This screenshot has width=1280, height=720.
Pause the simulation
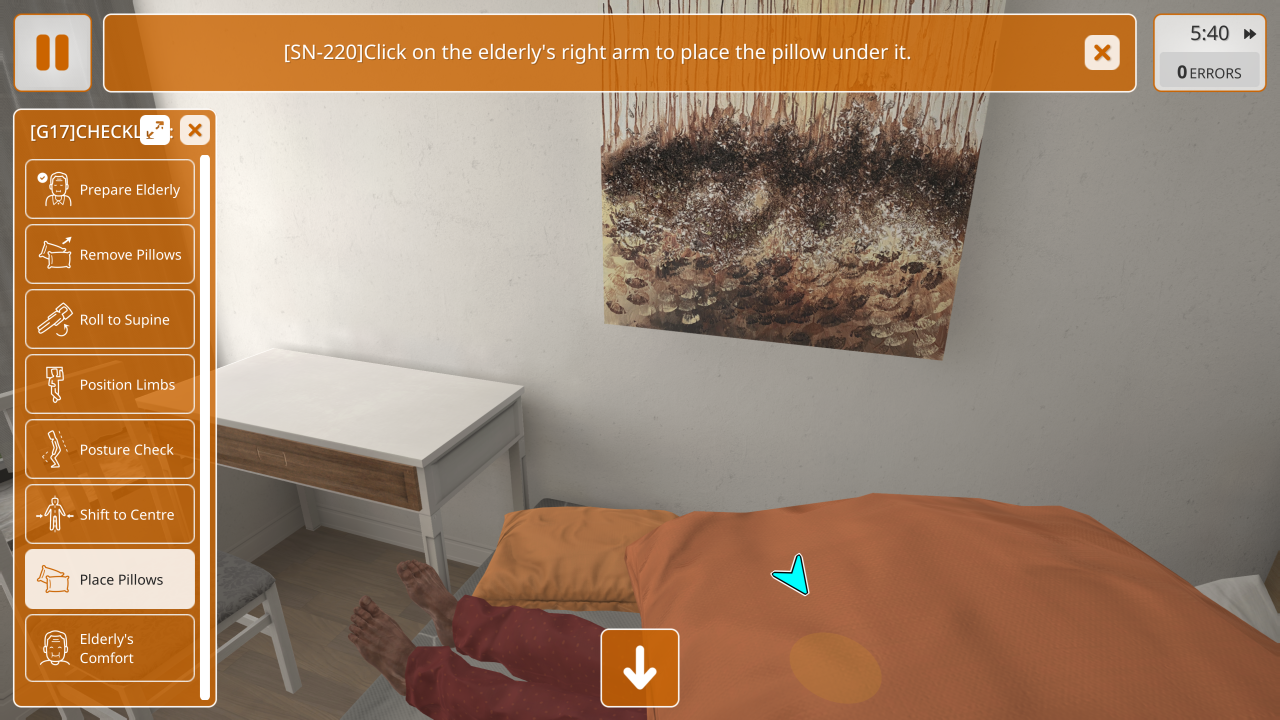(x=52, y=53)
